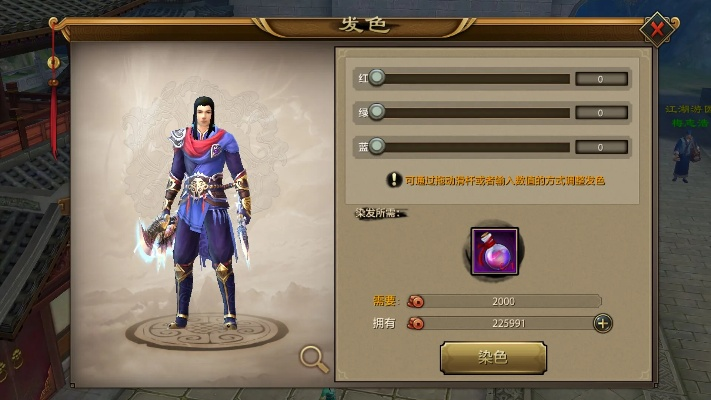Select the red value input field
Viewport: 711px width, 400px height.
pyautogui.click(x=602, y=79)
